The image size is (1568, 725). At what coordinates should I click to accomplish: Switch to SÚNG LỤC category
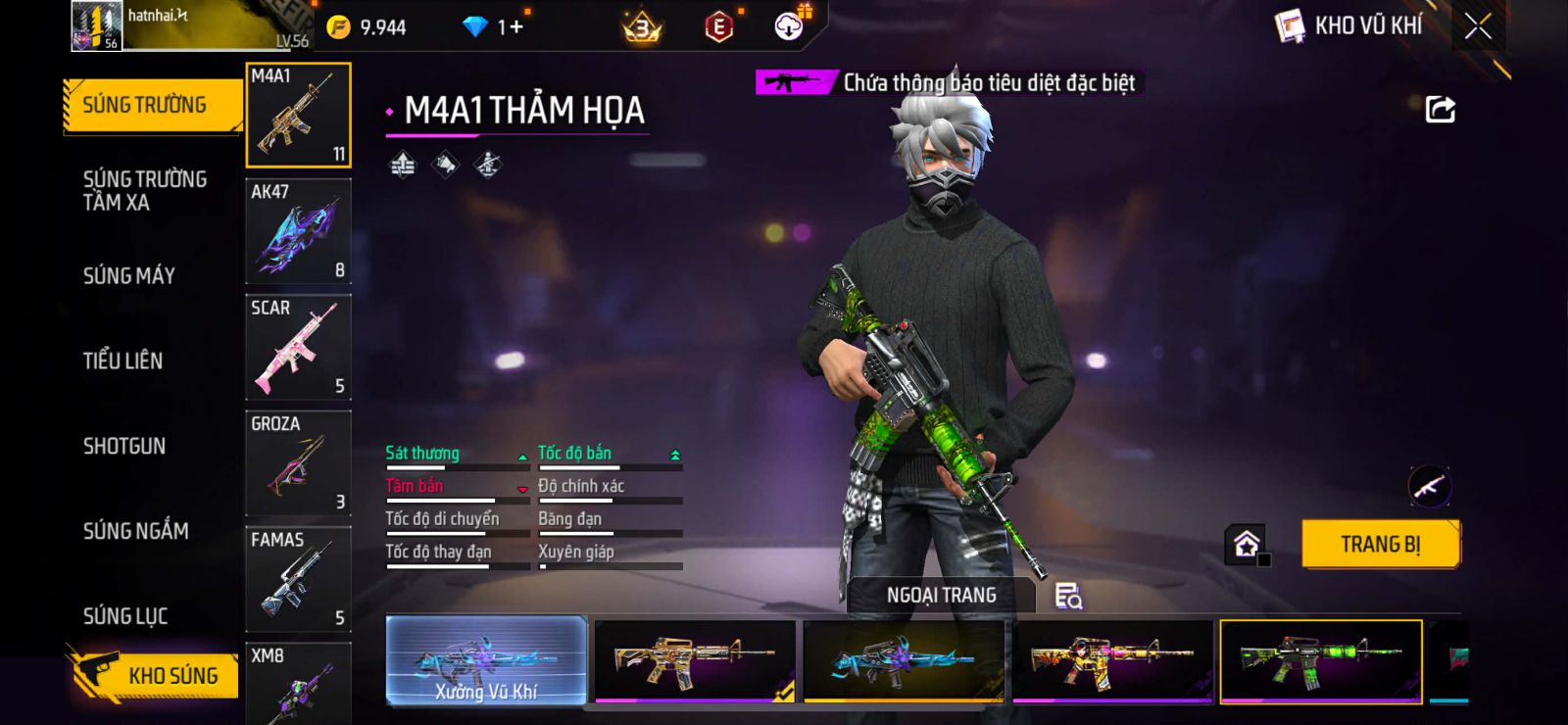[125, 616]
